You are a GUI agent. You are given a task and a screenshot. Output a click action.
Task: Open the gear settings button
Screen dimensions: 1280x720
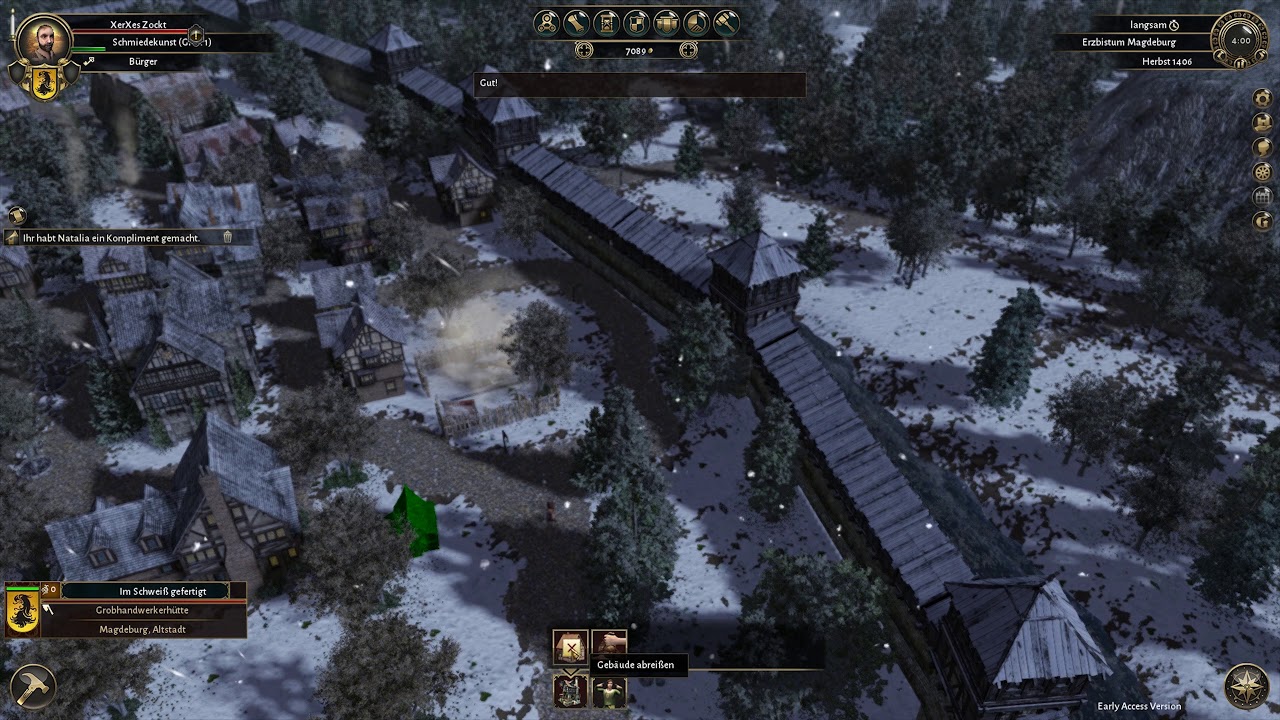[x=1262, y=97]
